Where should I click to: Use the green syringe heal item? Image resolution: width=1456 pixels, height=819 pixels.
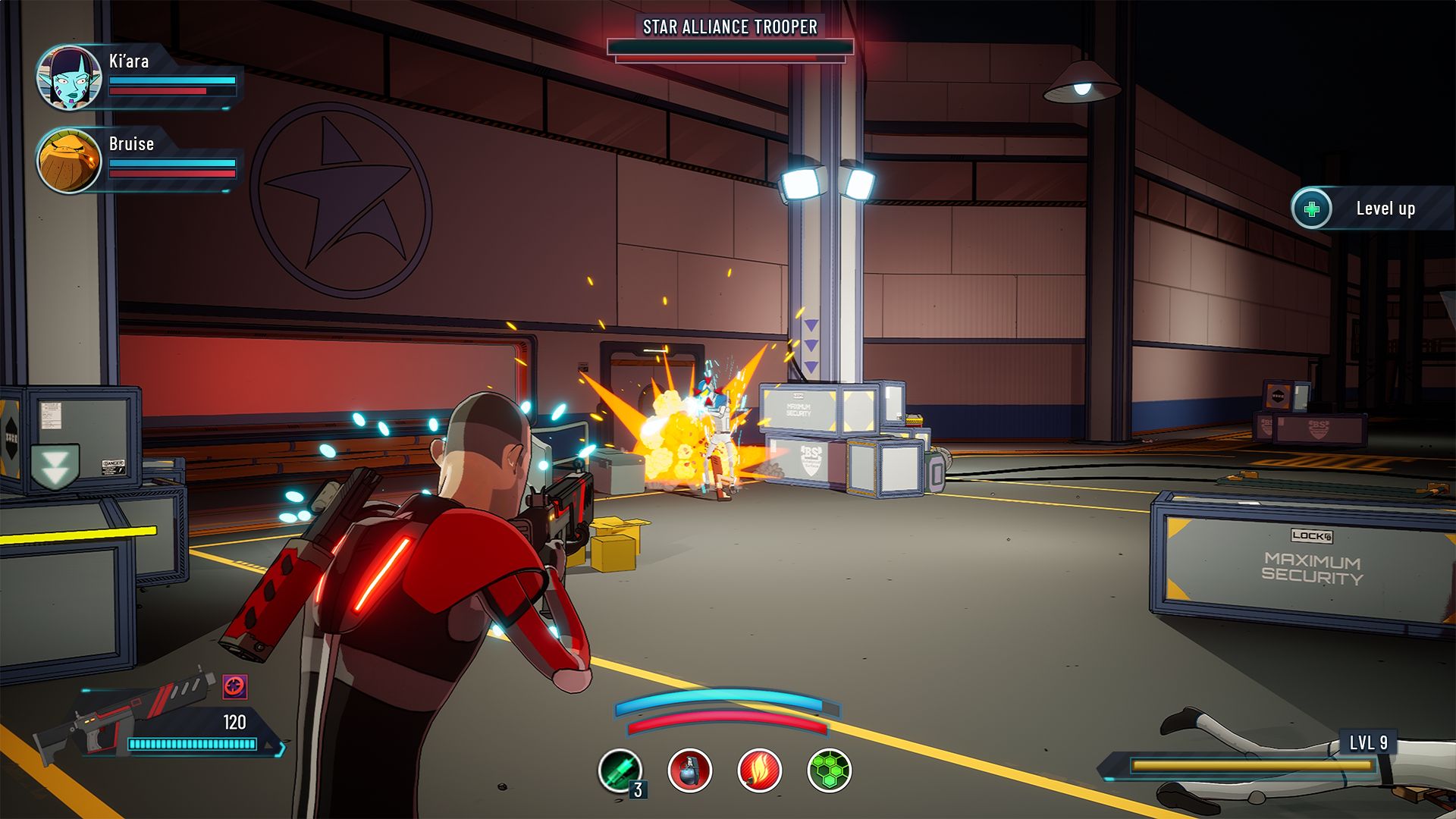[x=620, y=770]
